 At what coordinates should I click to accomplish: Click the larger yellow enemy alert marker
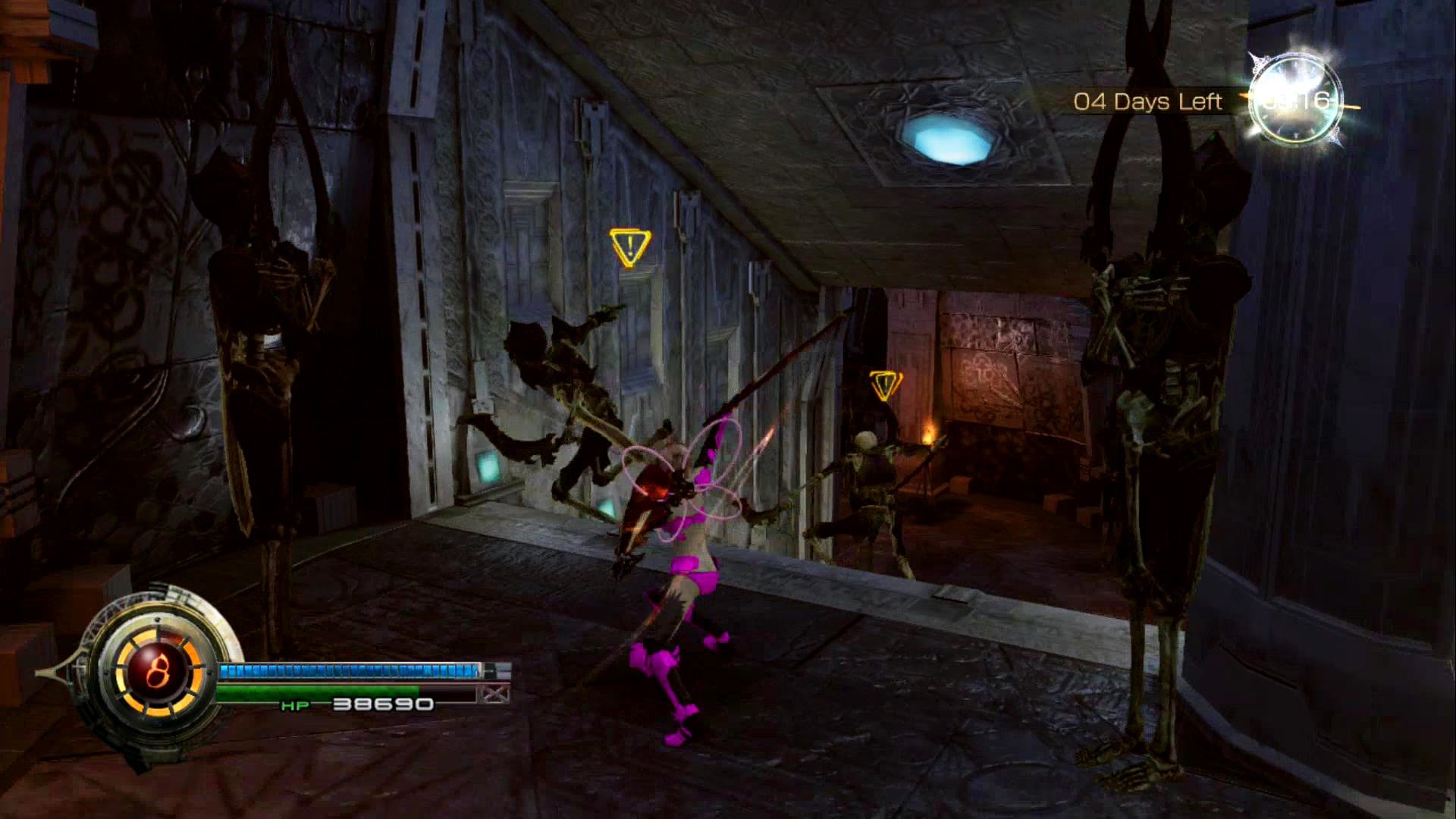(629, 247)
